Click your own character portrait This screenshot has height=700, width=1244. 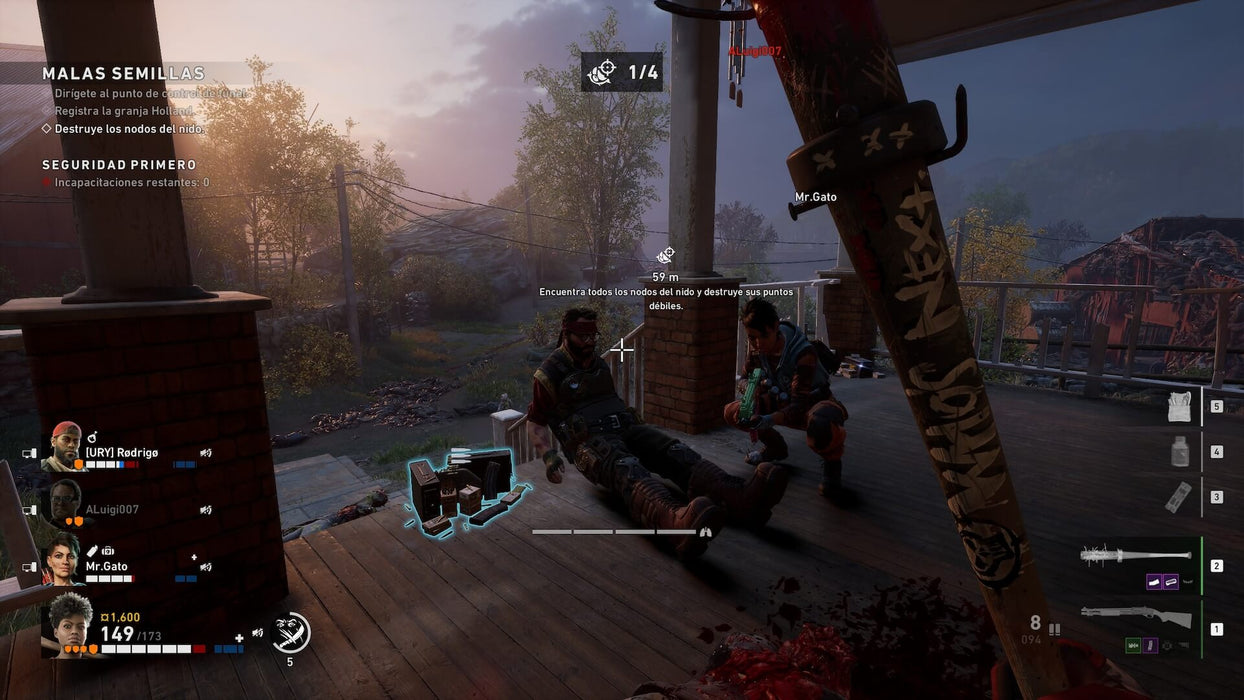[69, 624]
